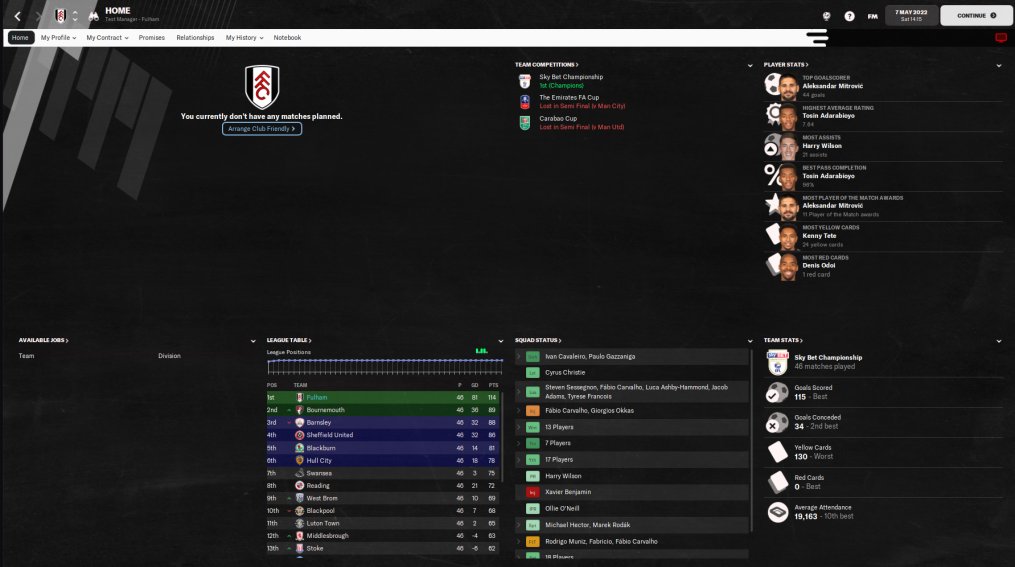Open the Player Stats panel header
This screenshot has width=1015, height=567.
click(x=785, y=64)
